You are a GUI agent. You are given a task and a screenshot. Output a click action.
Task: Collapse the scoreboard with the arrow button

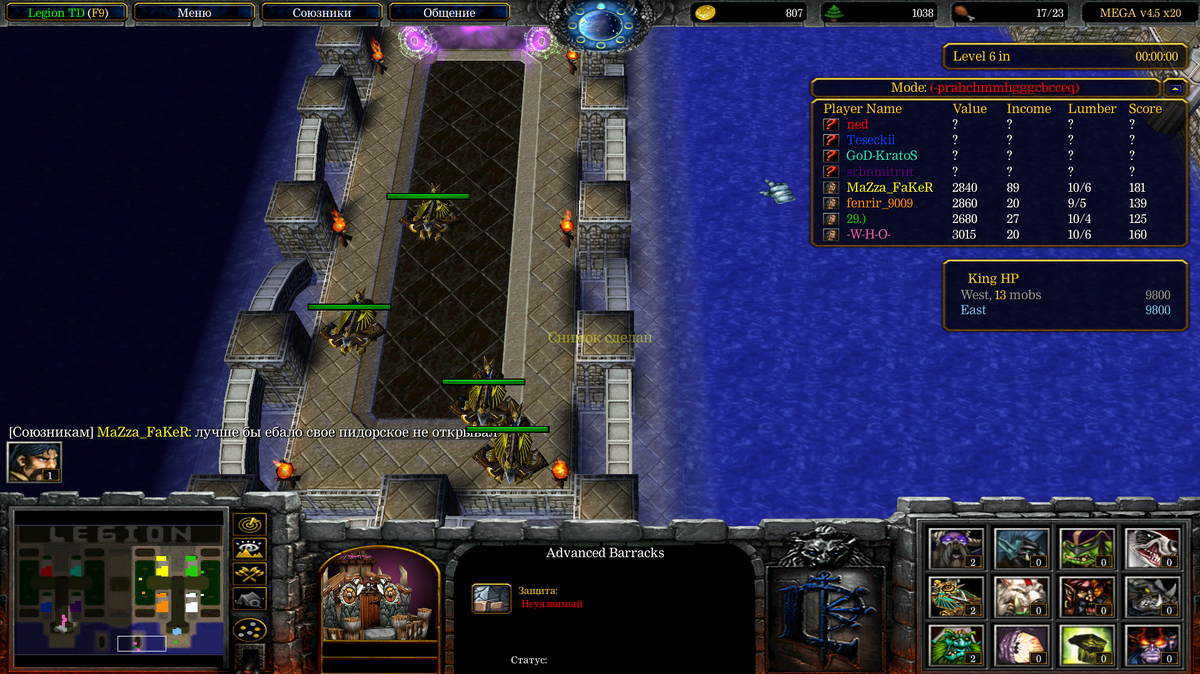1174,88
